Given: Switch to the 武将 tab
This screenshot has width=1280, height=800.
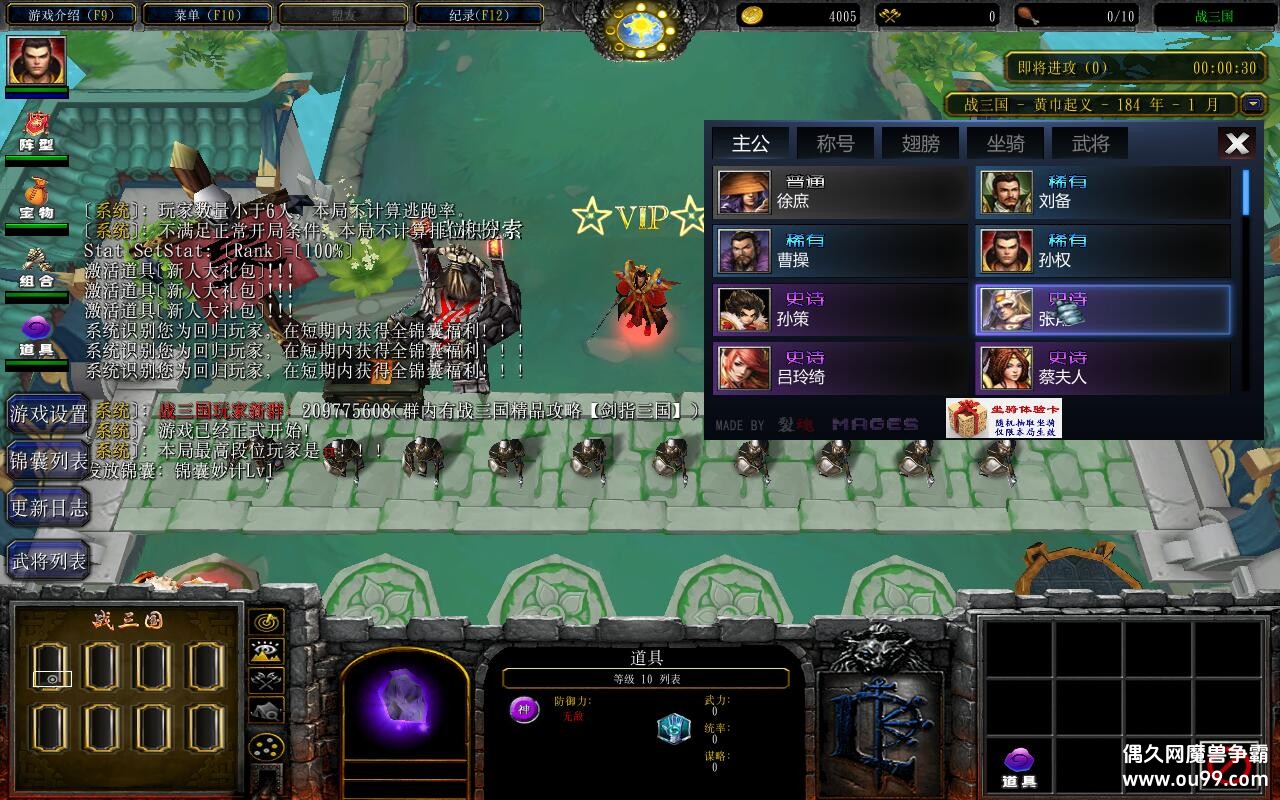Looking at the screenshot, I should click(x=1090, y=143).
